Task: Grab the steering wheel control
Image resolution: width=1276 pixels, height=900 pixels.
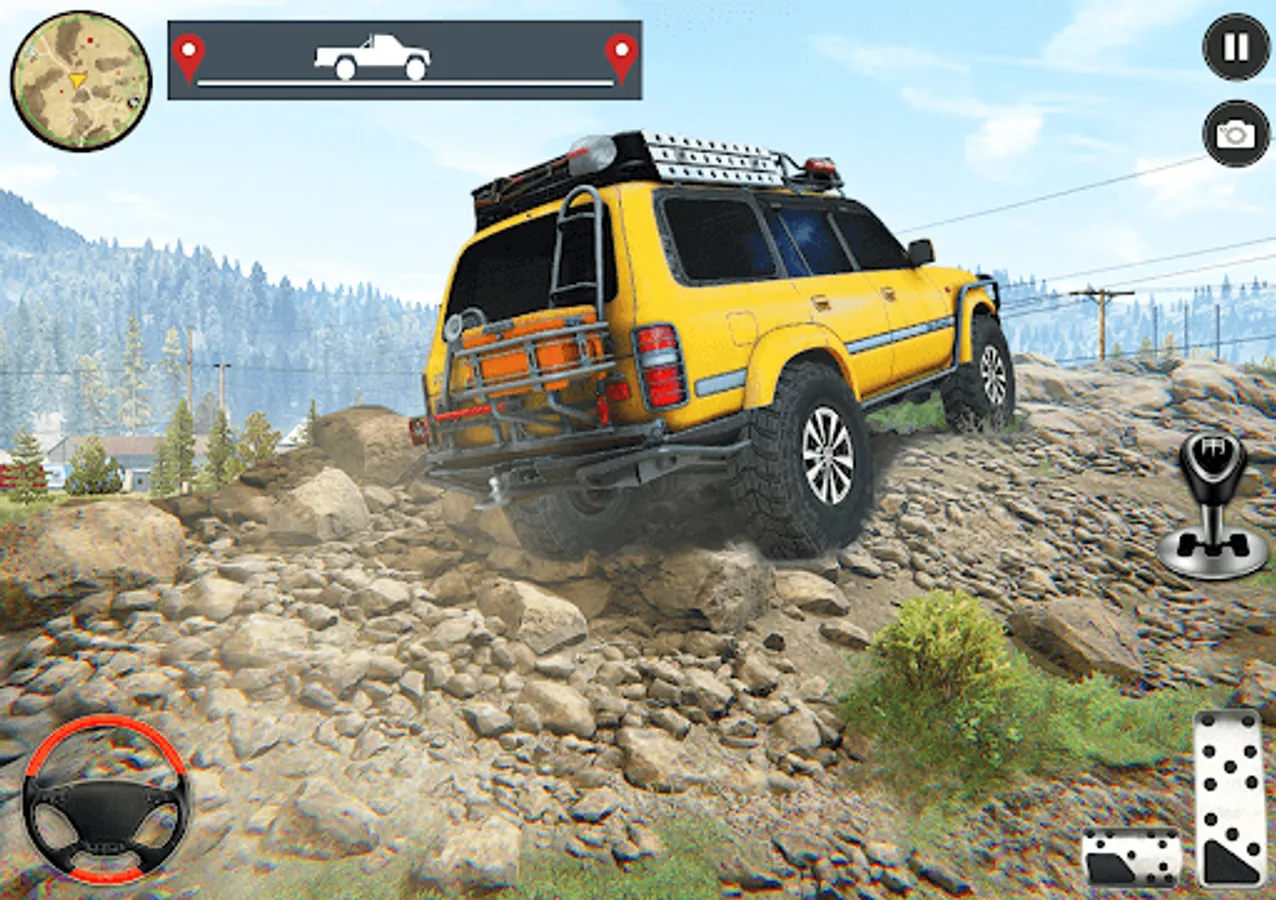Action: pyautogui.click(x=106, y=799)
